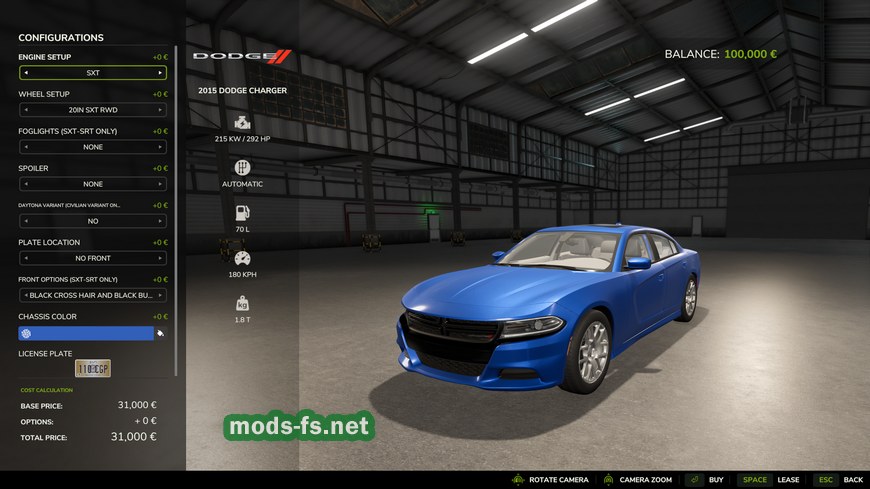Edit the license plate thumbnail
Screen dimensions: 870x489
(93, 369)
